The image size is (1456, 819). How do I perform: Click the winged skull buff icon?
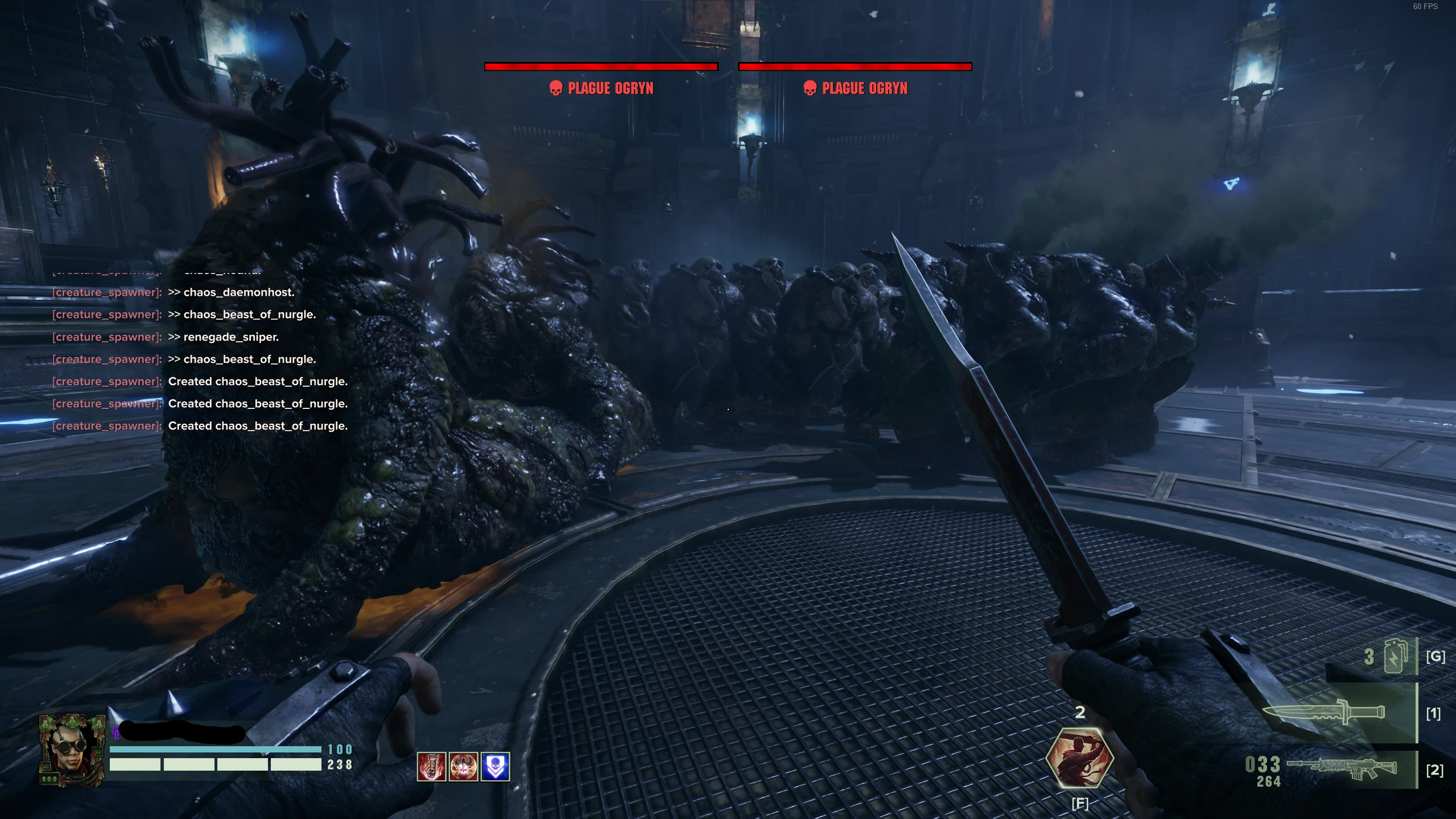pos(464,766)
